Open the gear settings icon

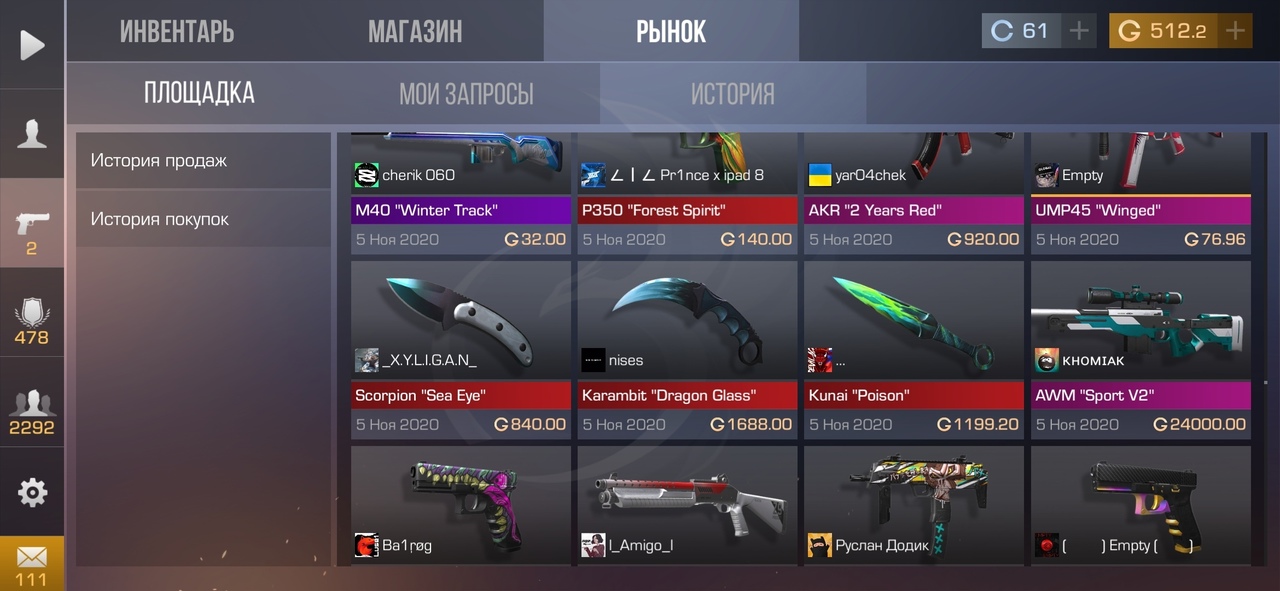pos(32,492)
